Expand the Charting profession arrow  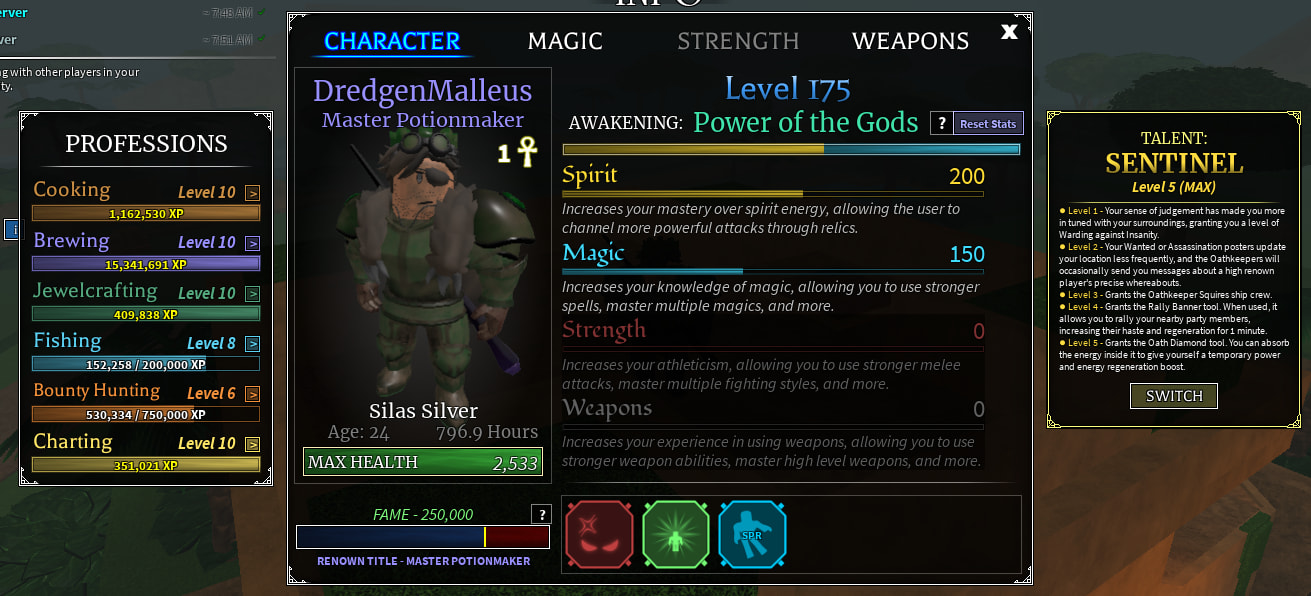tap(252, 444)
